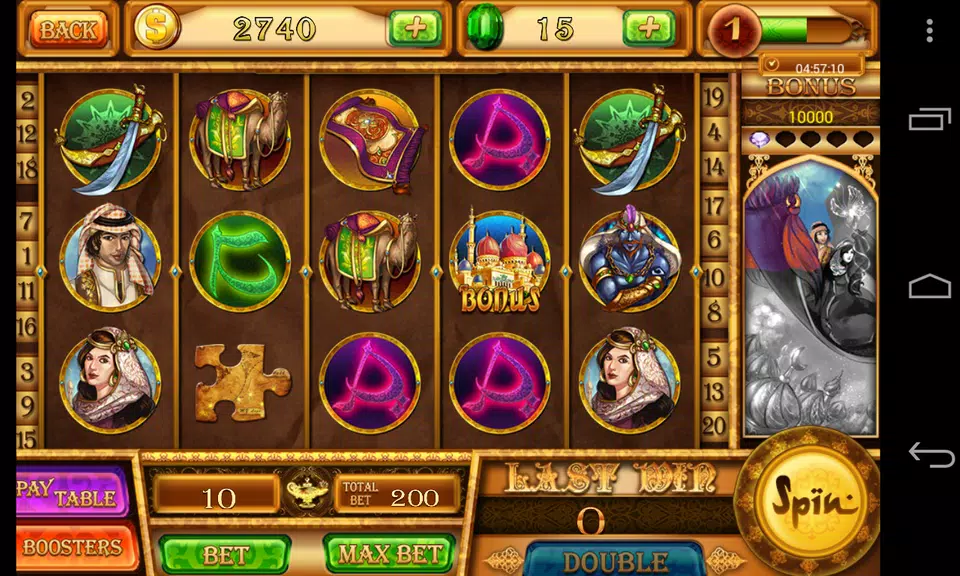Viewport: 960px width, 576px height.
Task: Go back with the BACK button
Action: point(68,29)
